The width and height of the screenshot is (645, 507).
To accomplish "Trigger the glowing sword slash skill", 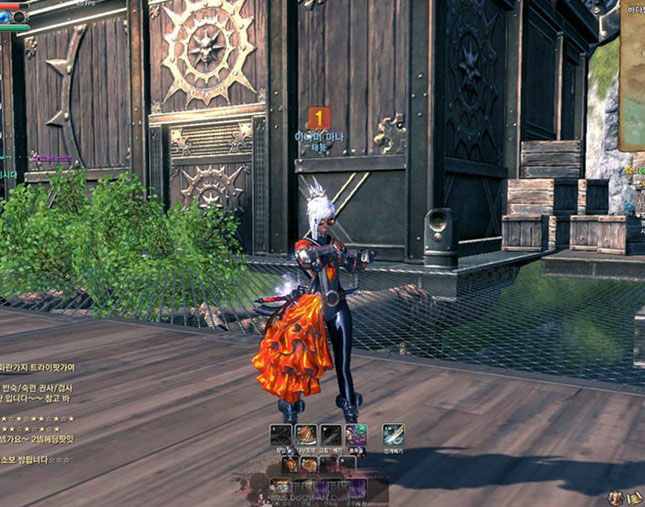I will coord(393,434).
